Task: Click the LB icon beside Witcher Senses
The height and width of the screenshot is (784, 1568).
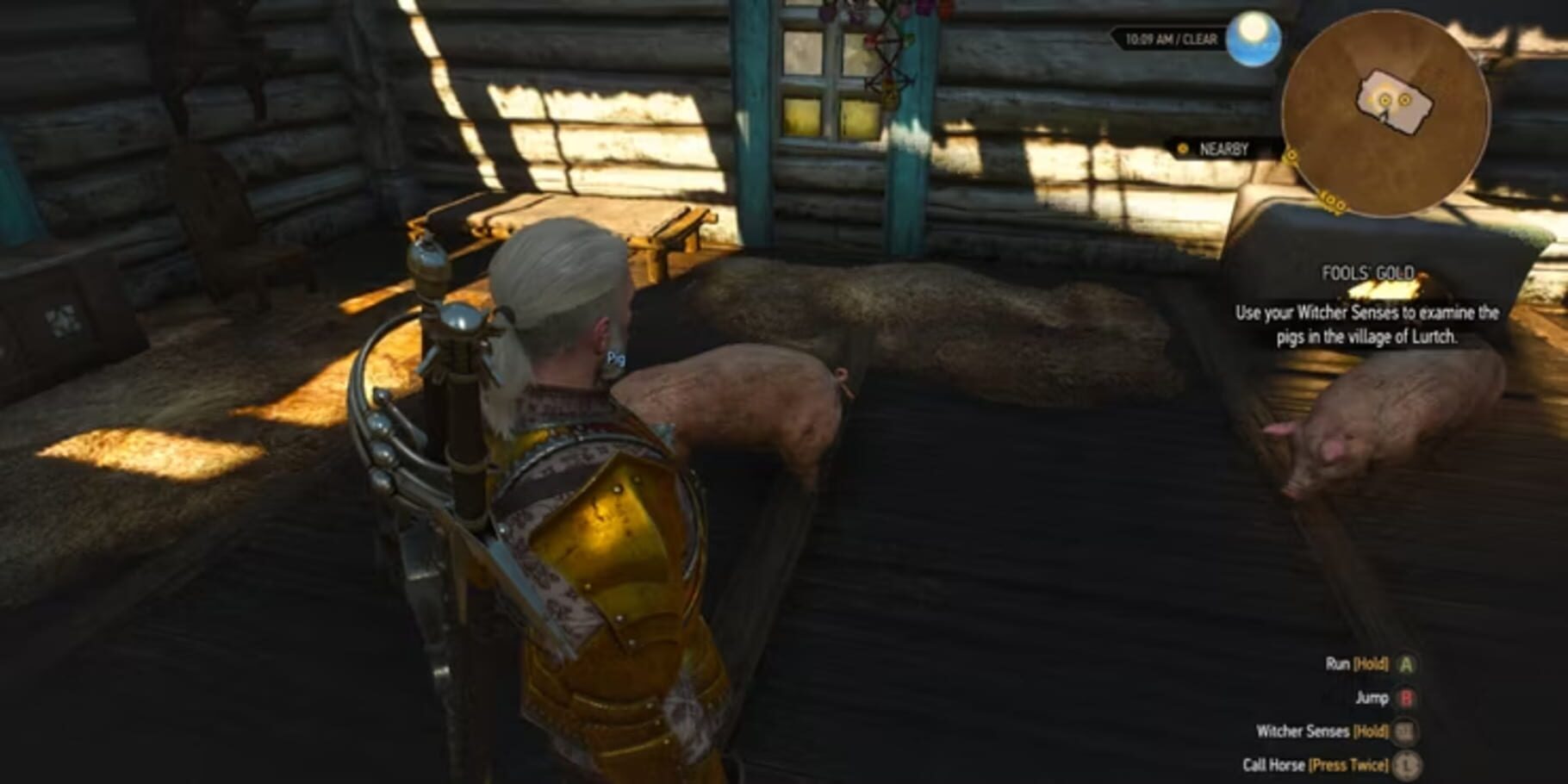Action: (1406, 729)
